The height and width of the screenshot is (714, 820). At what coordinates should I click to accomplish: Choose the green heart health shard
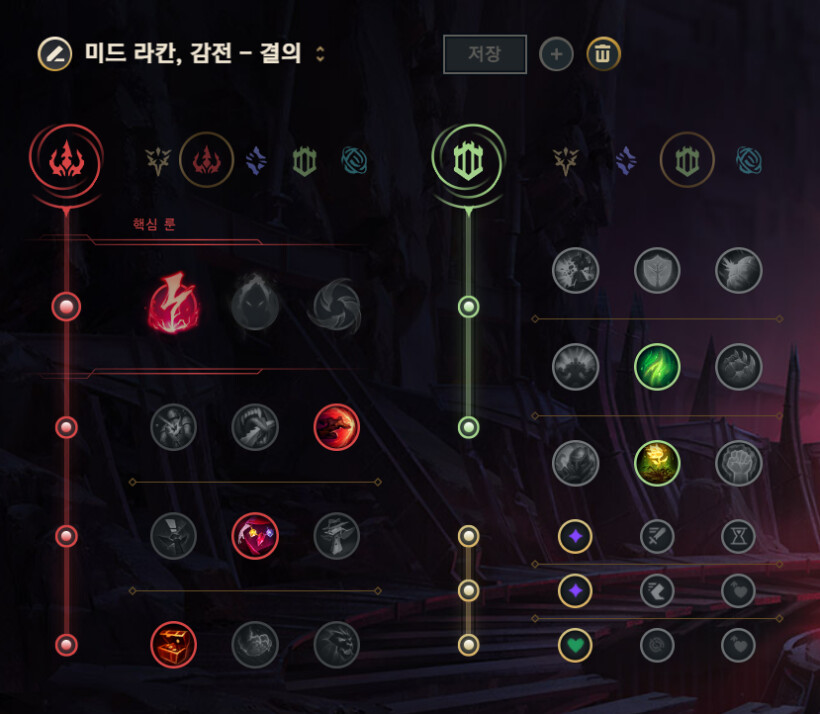point(575,645)
